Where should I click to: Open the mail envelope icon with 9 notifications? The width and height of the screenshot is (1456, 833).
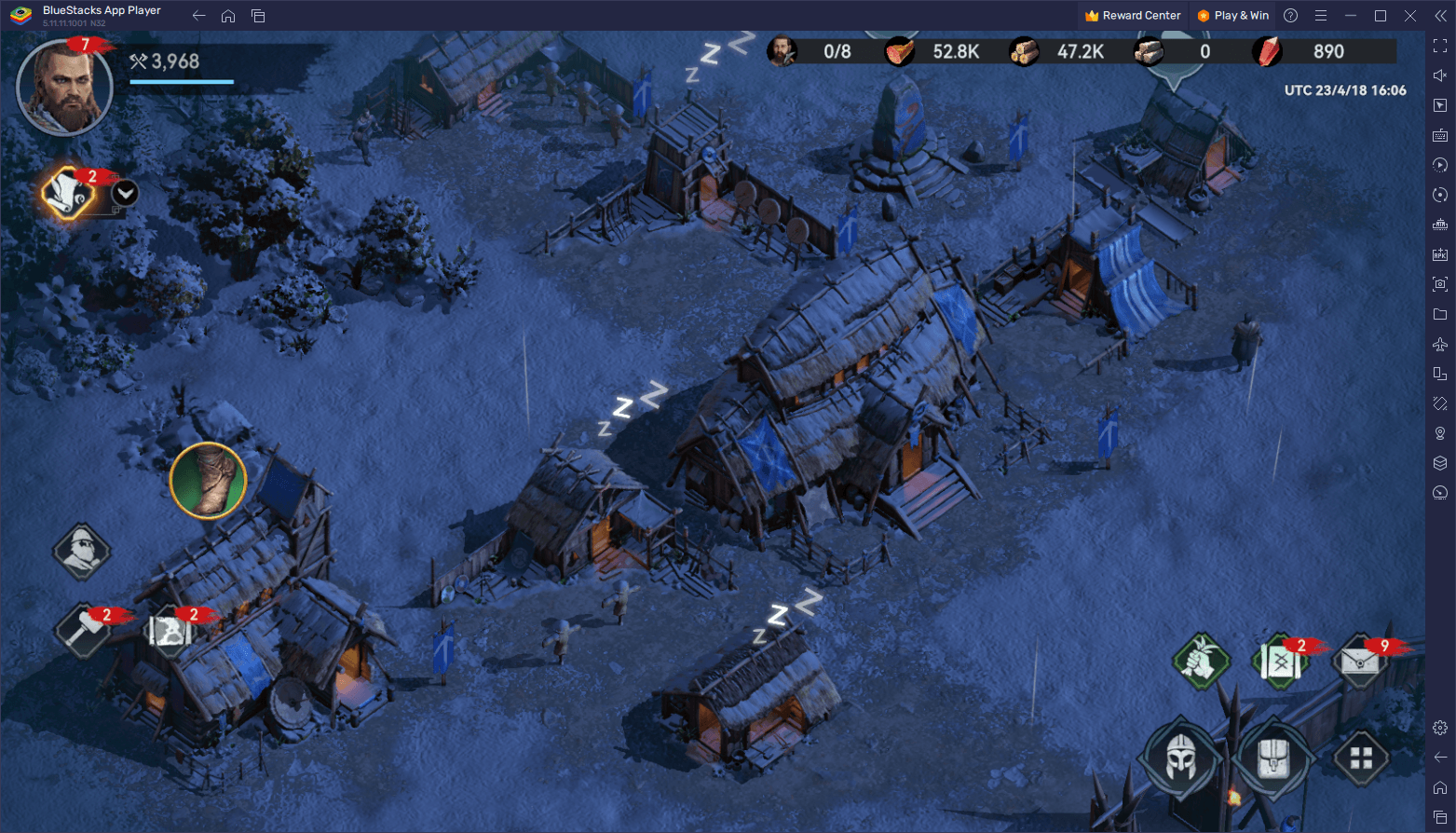[1360, 662]
